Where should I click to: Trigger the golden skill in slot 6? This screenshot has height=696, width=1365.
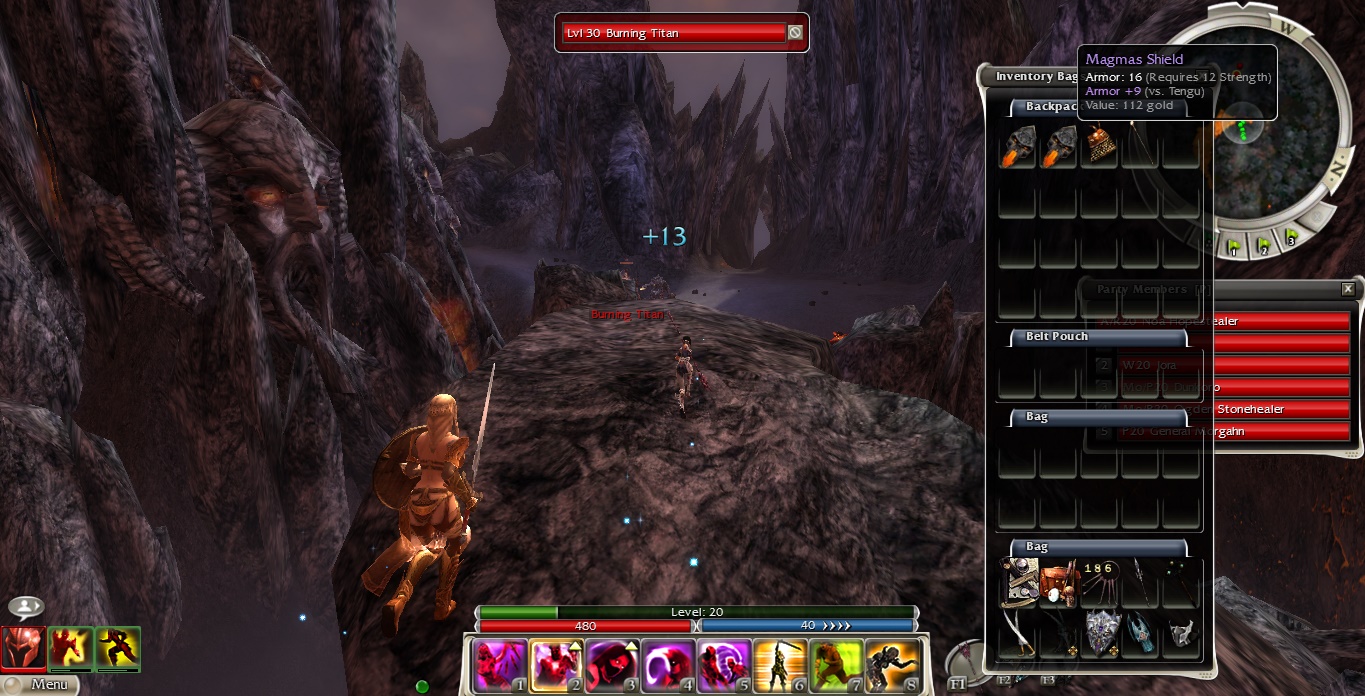point(779,666)
